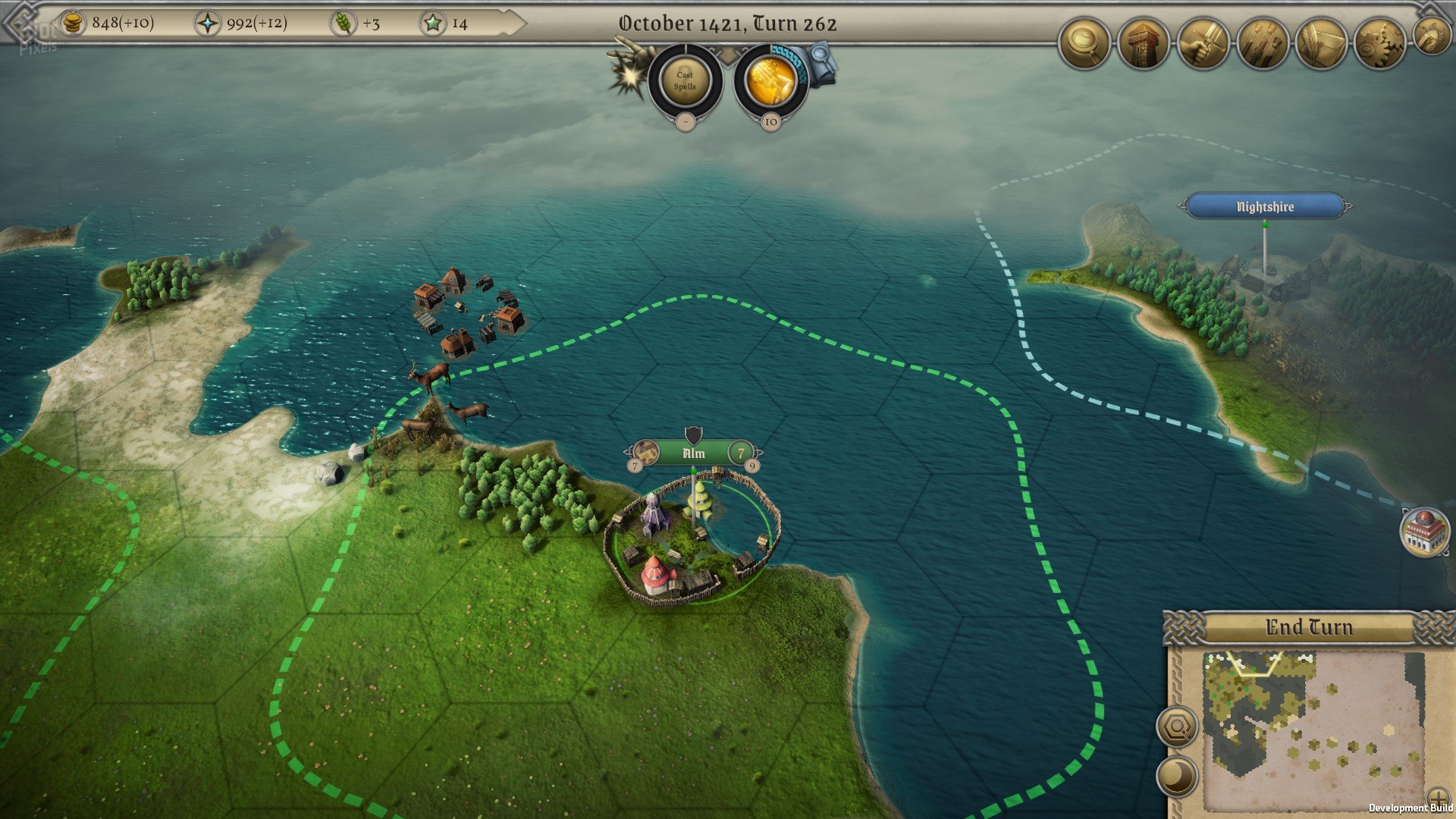The image size is (1456, 819).
Task: Open the stone tower menu icon
Action: tap(1143, 45)
